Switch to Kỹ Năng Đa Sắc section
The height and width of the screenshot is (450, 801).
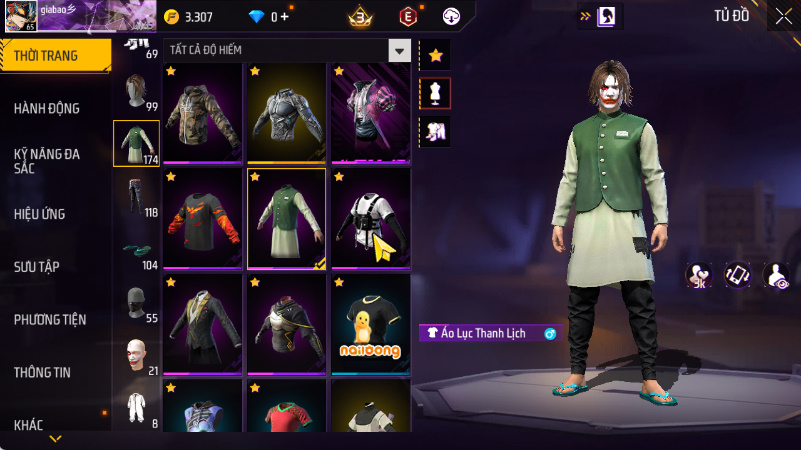tap(47, 161)
